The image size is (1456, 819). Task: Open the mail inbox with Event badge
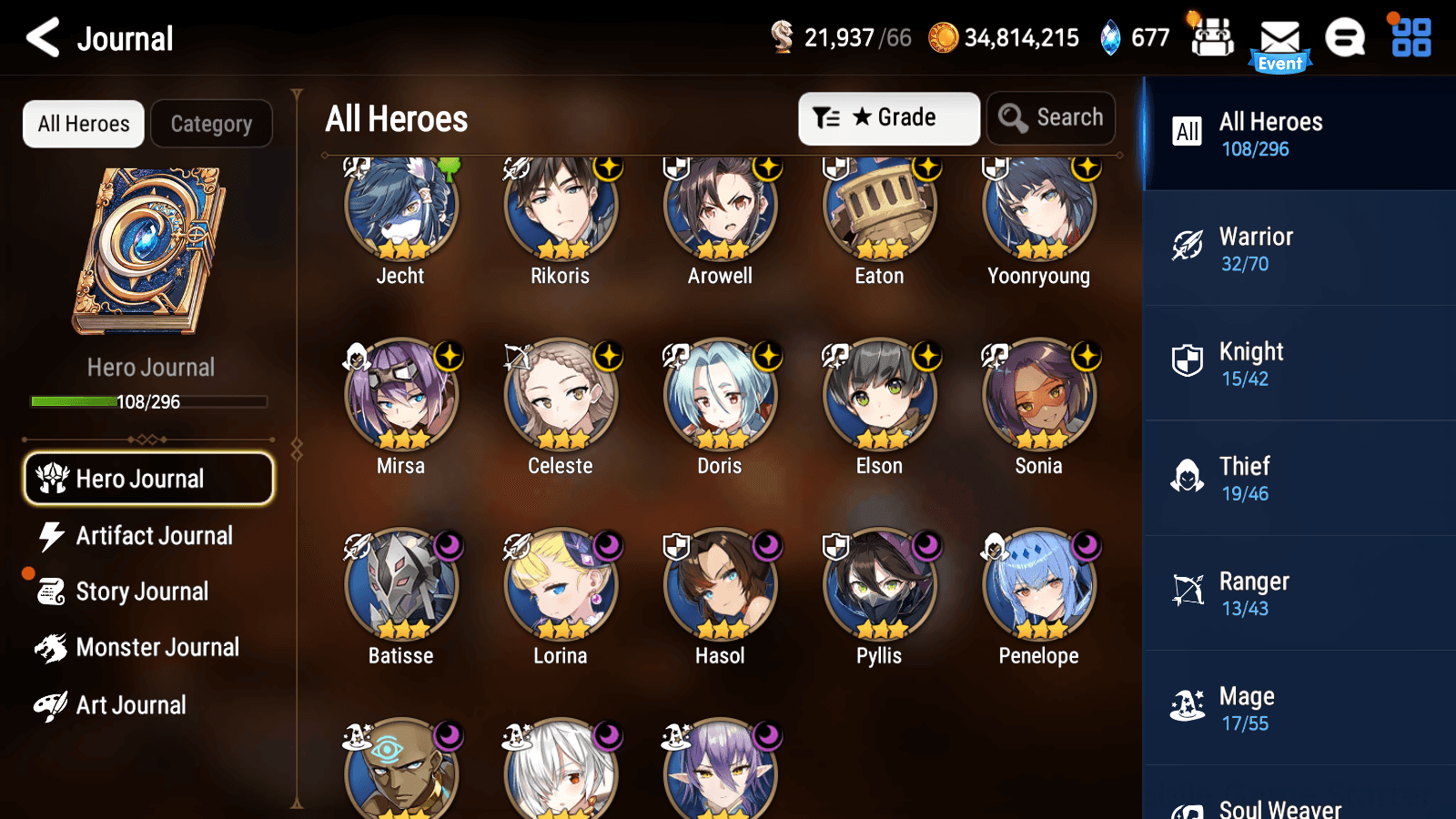[x=1280, y=38]
